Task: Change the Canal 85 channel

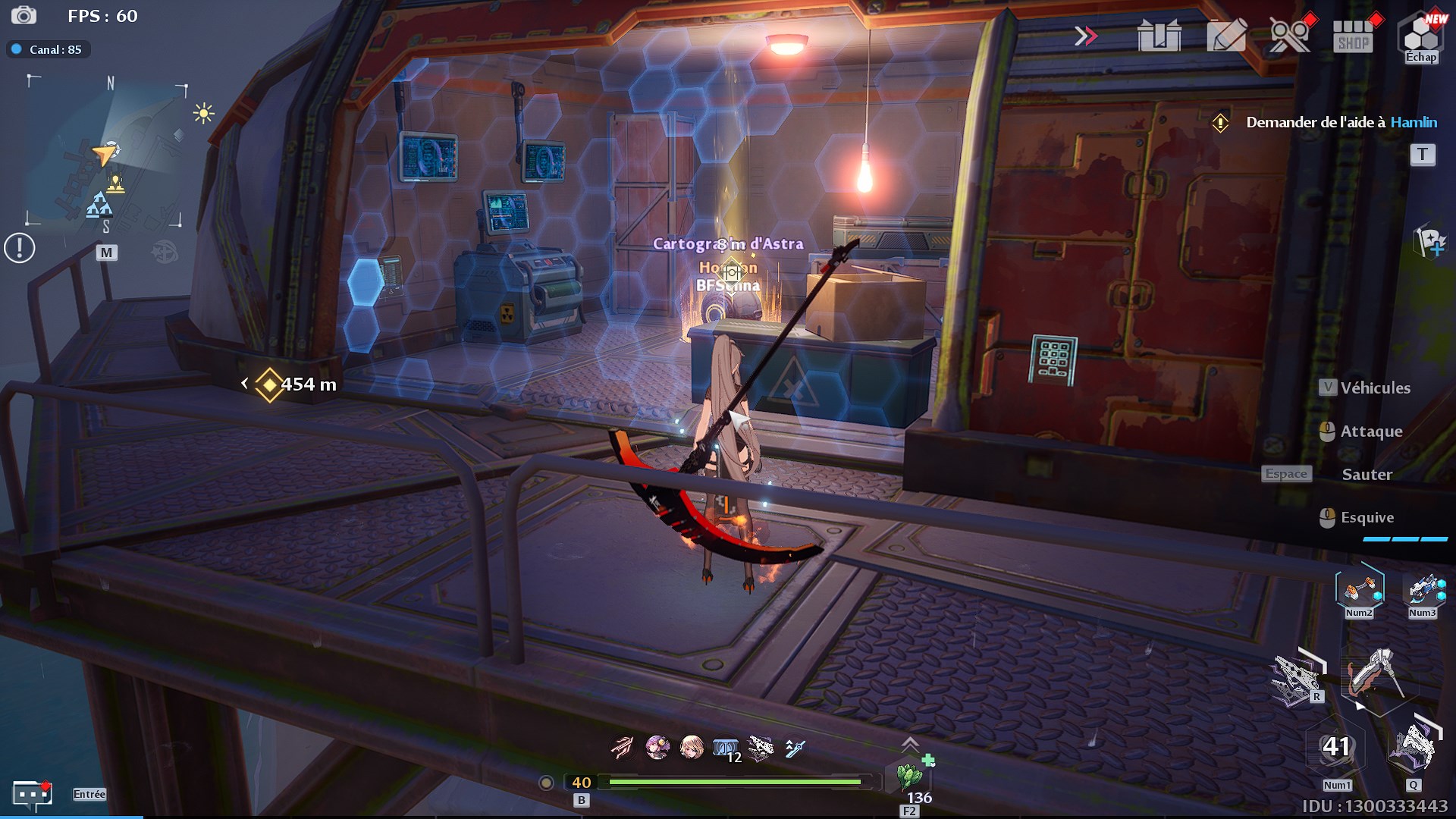Action: tap(49, 49)
